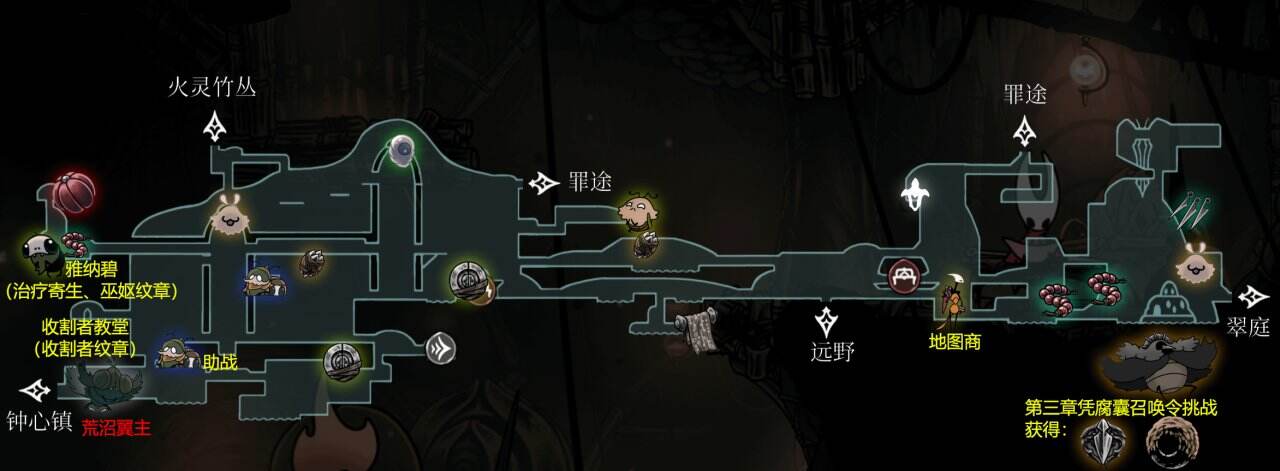Click the white fleur-shaped map marker
The width and height of the screenshot is (1280, 471).
click(915, 194)
